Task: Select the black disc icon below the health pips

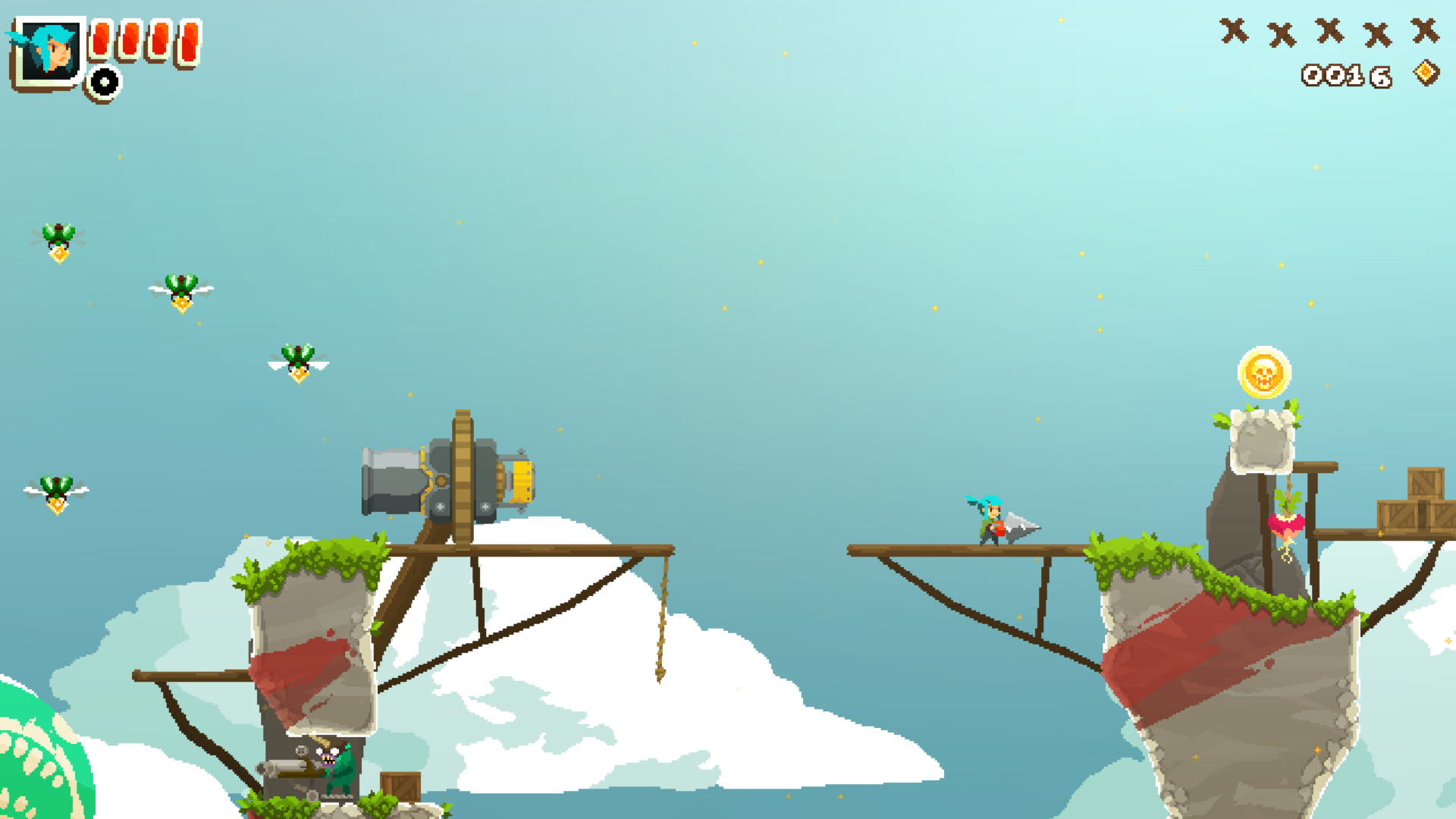Action: coord(104,82)
